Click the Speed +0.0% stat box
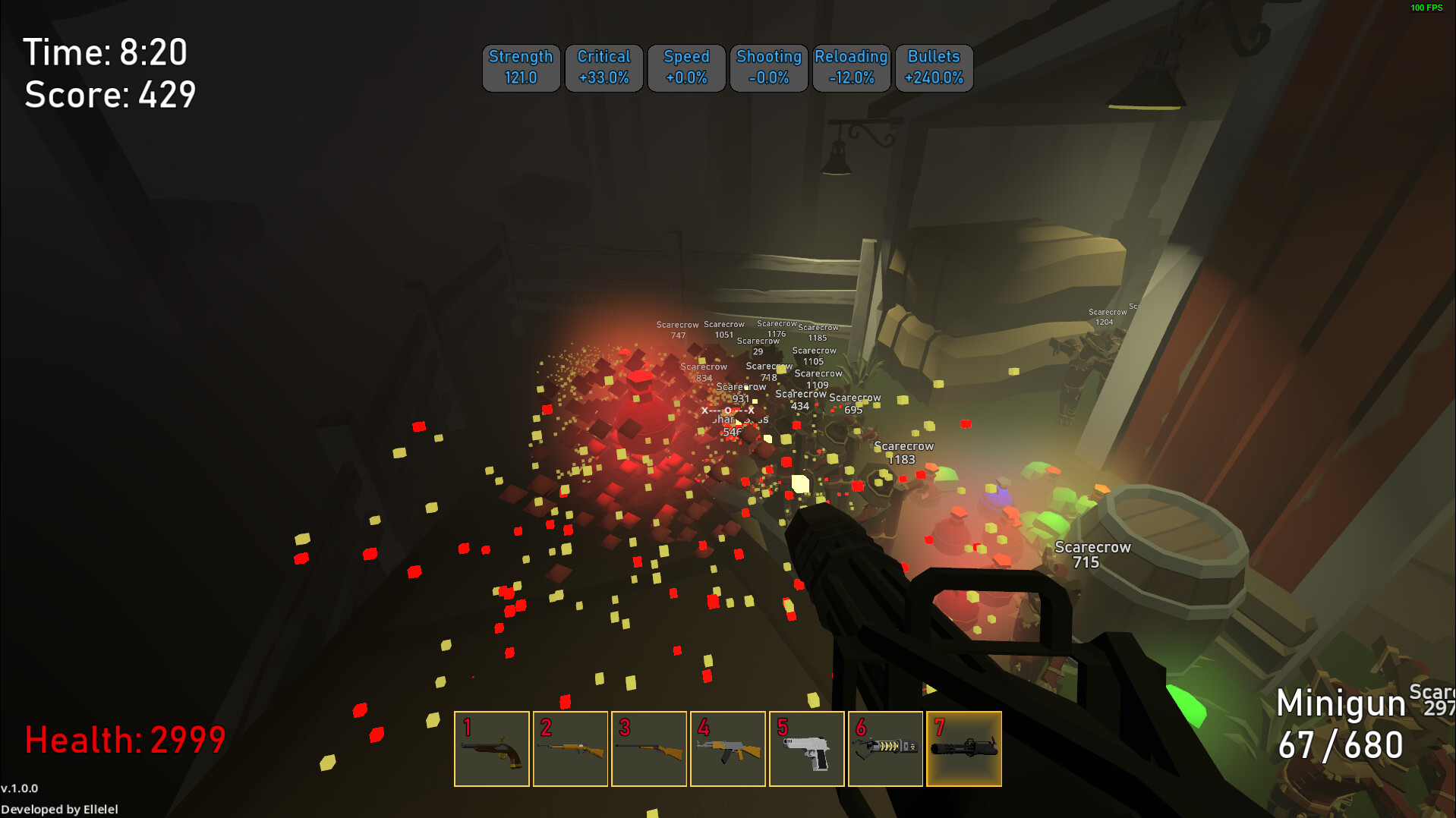Viewport: 1456px width, 818px height. pyautogui.click(x=686, y=68)
